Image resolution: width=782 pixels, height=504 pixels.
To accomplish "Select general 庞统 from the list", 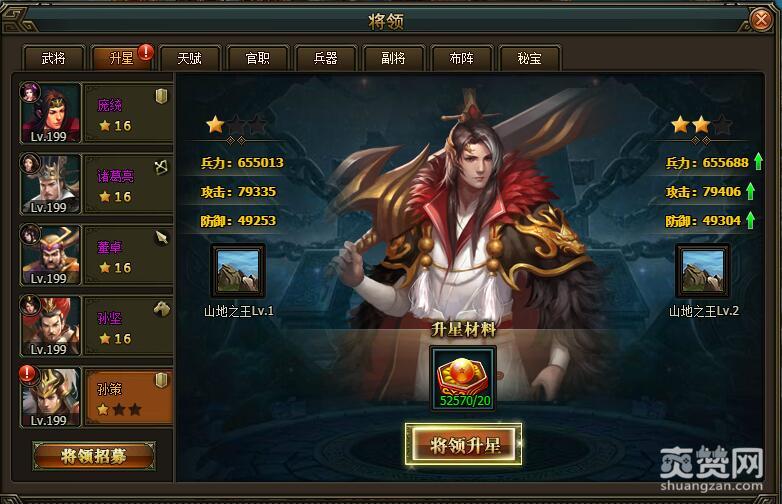I will (95, 114).
